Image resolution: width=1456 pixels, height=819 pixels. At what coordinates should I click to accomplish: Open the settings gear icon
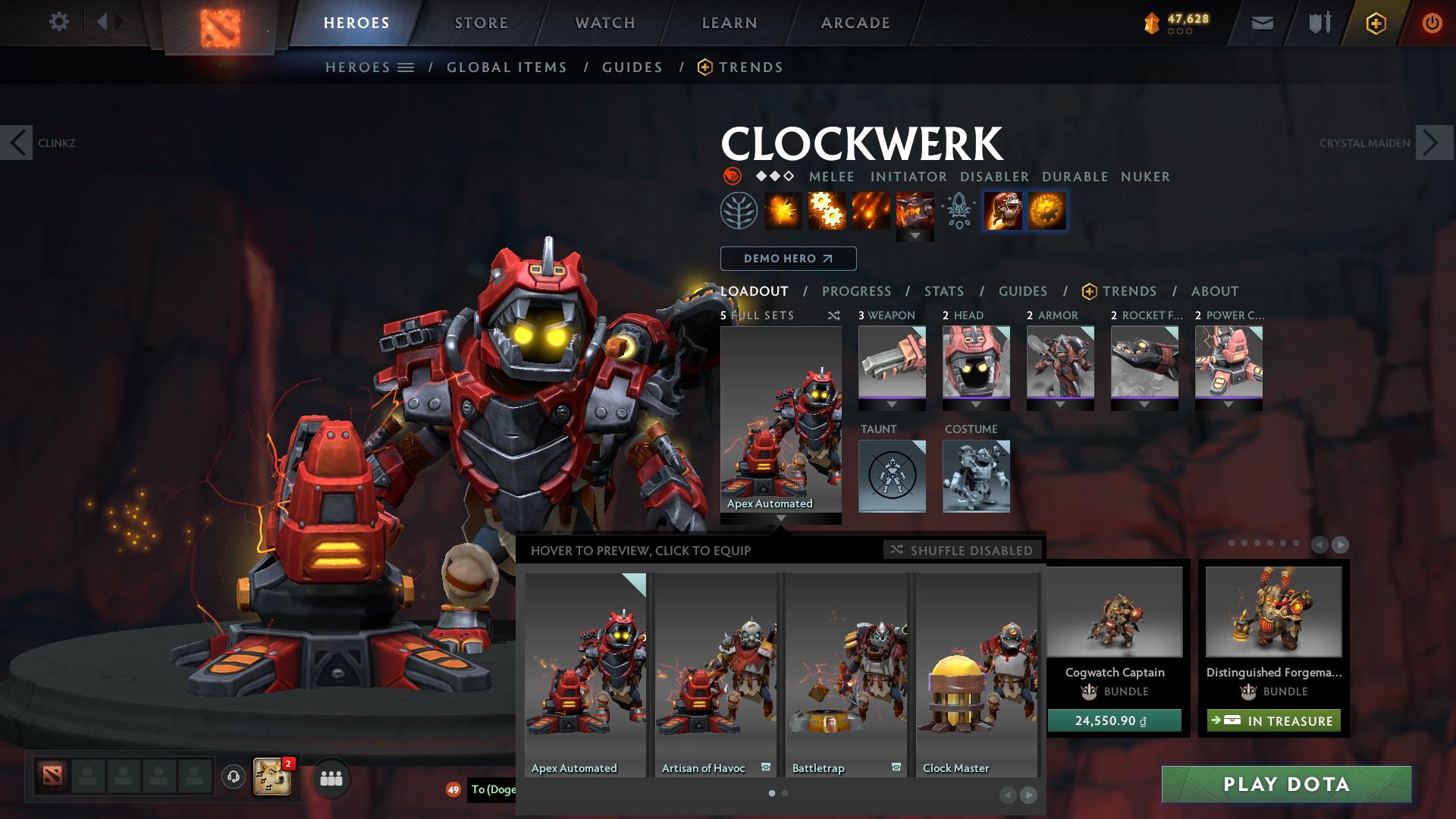click(x=59, y=22)
